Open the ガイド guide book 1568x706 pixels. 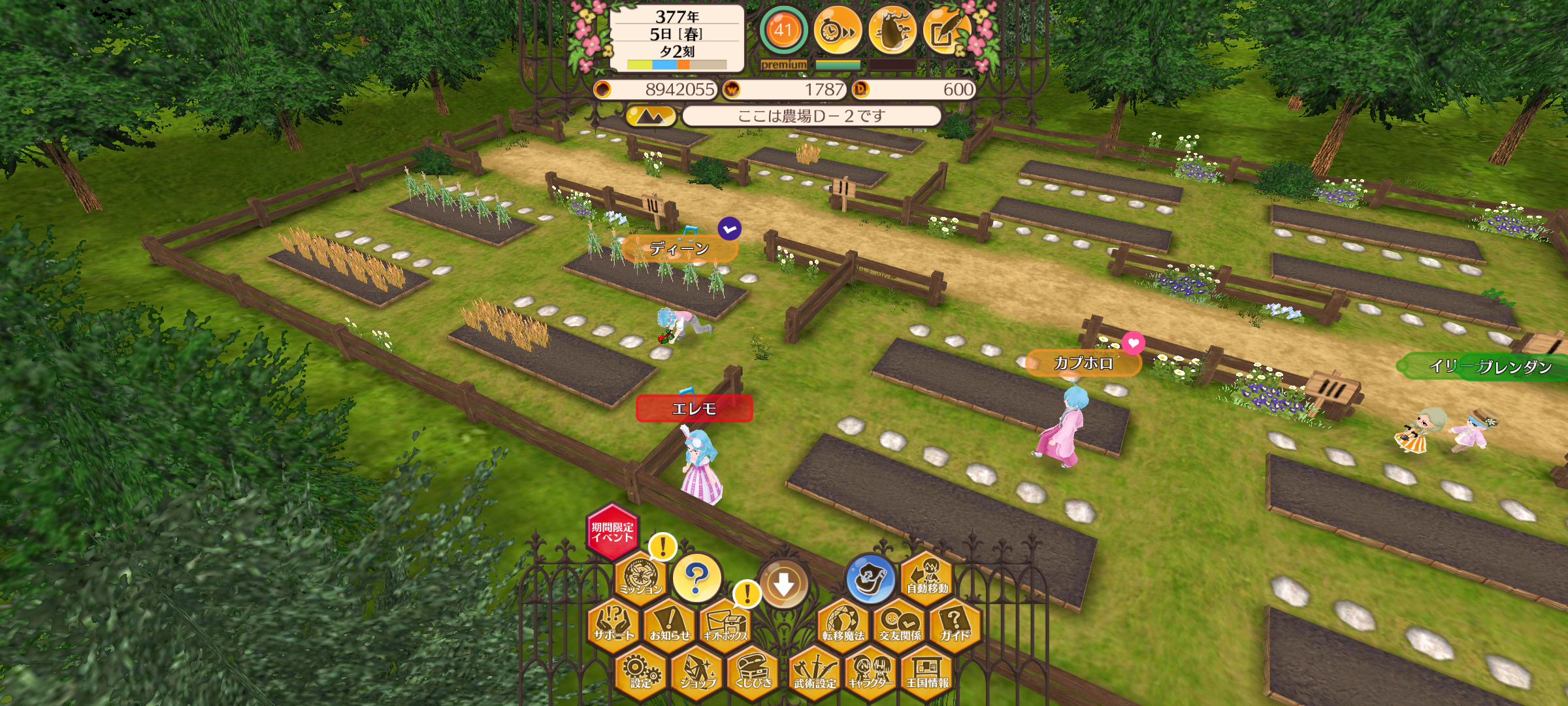point(955,624)
